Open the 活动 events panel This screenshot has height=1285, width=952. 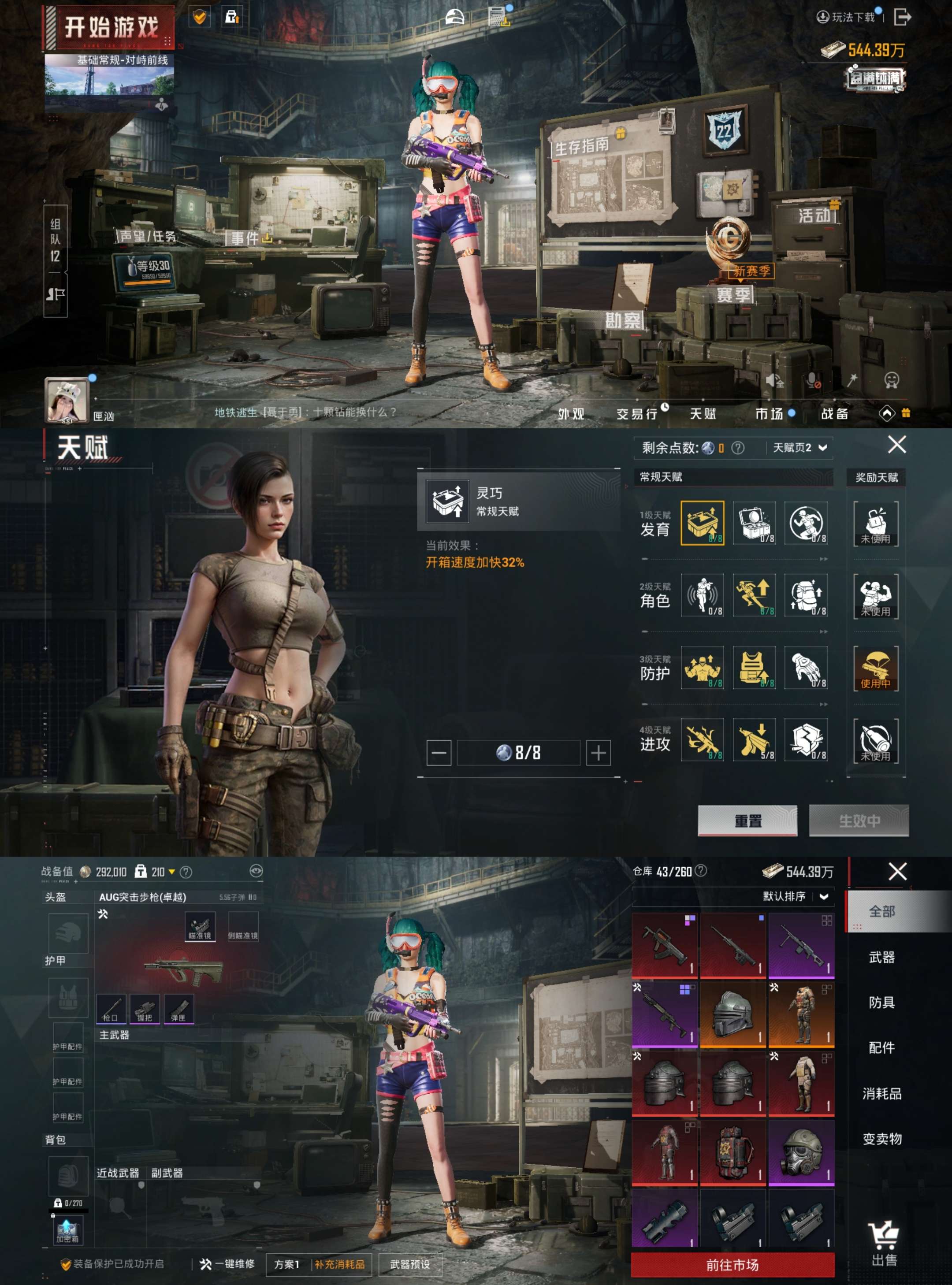click(814, 215)
